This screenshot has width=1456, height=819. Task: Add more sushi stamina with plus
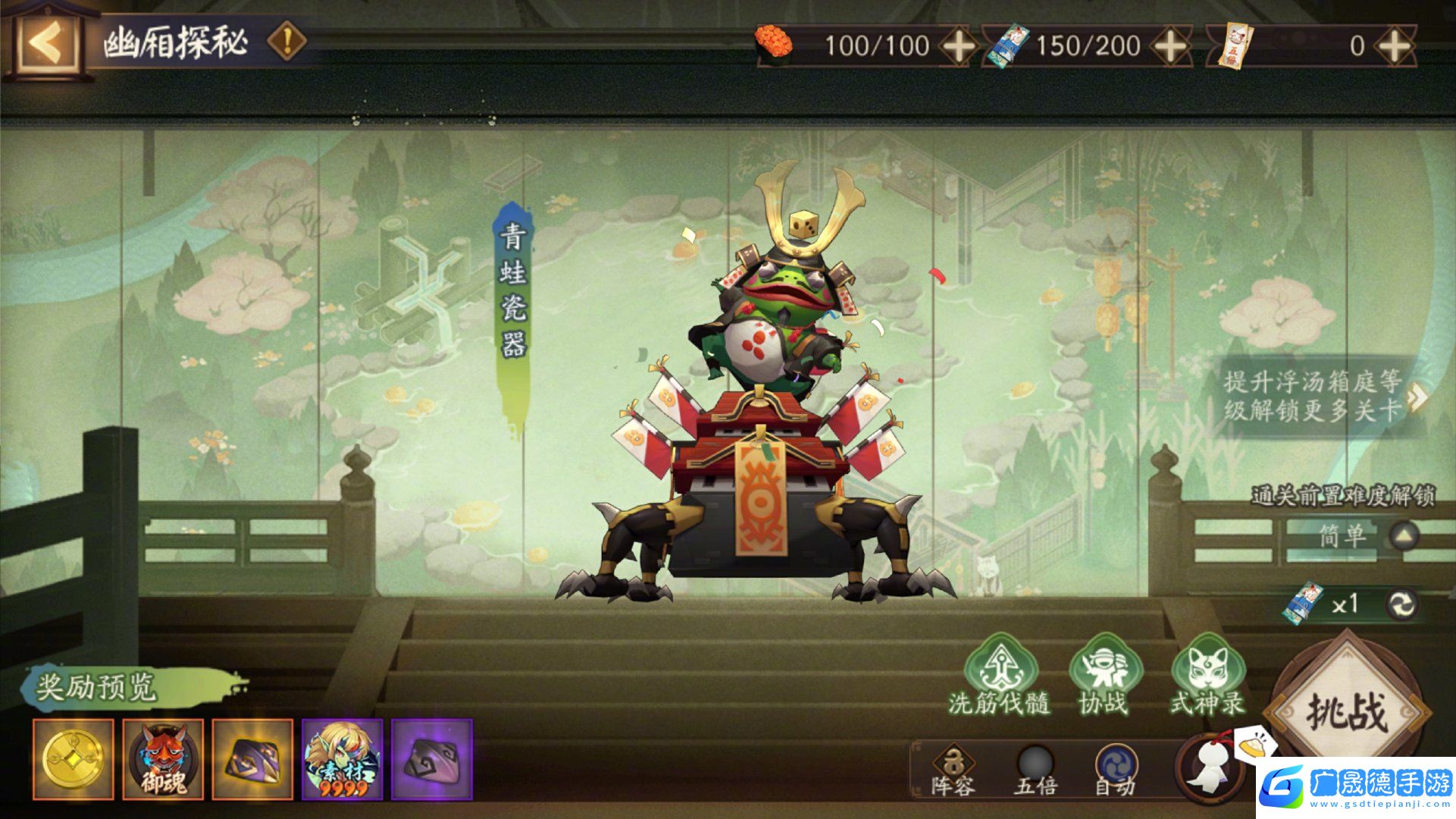click(958, 45)
